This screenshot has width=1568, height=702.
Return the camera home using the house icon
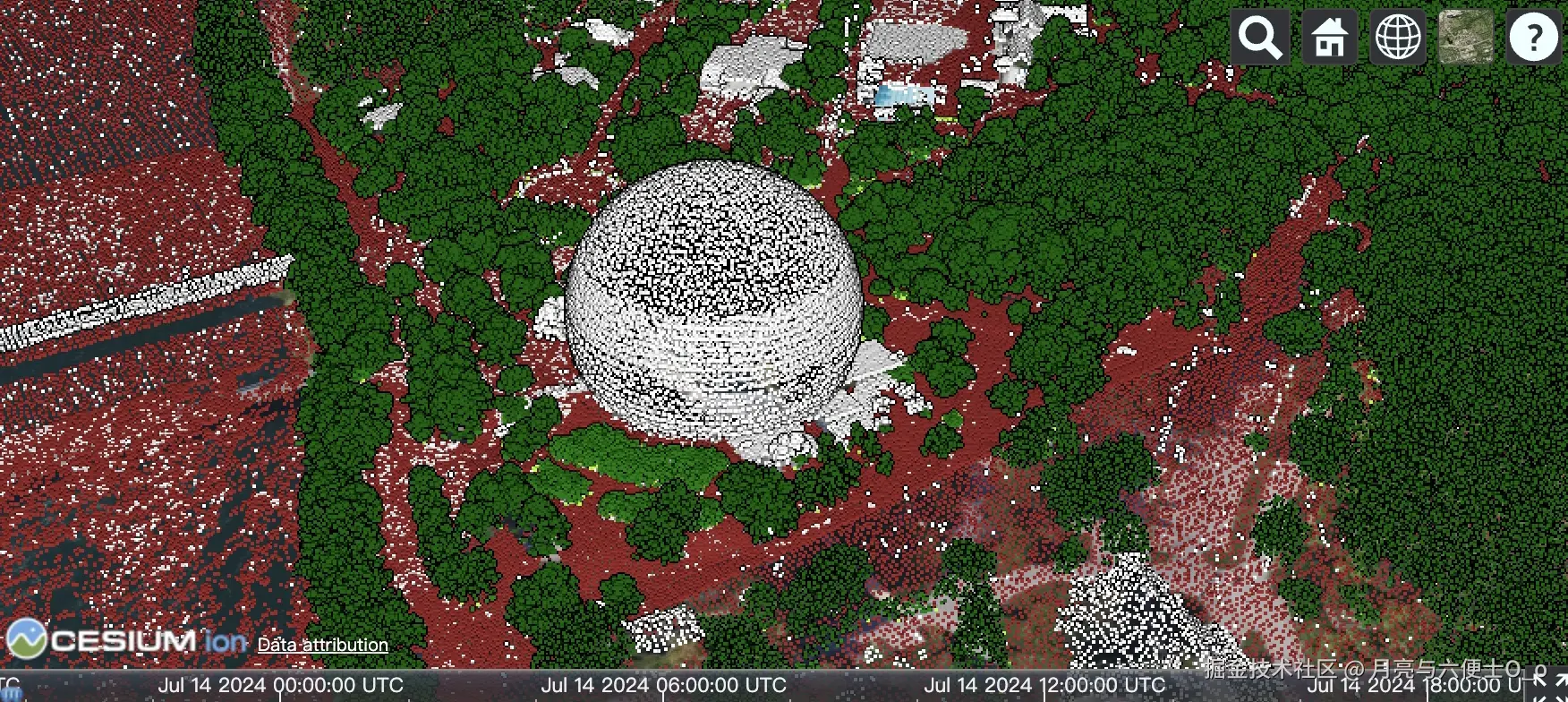pos(1328,38)
